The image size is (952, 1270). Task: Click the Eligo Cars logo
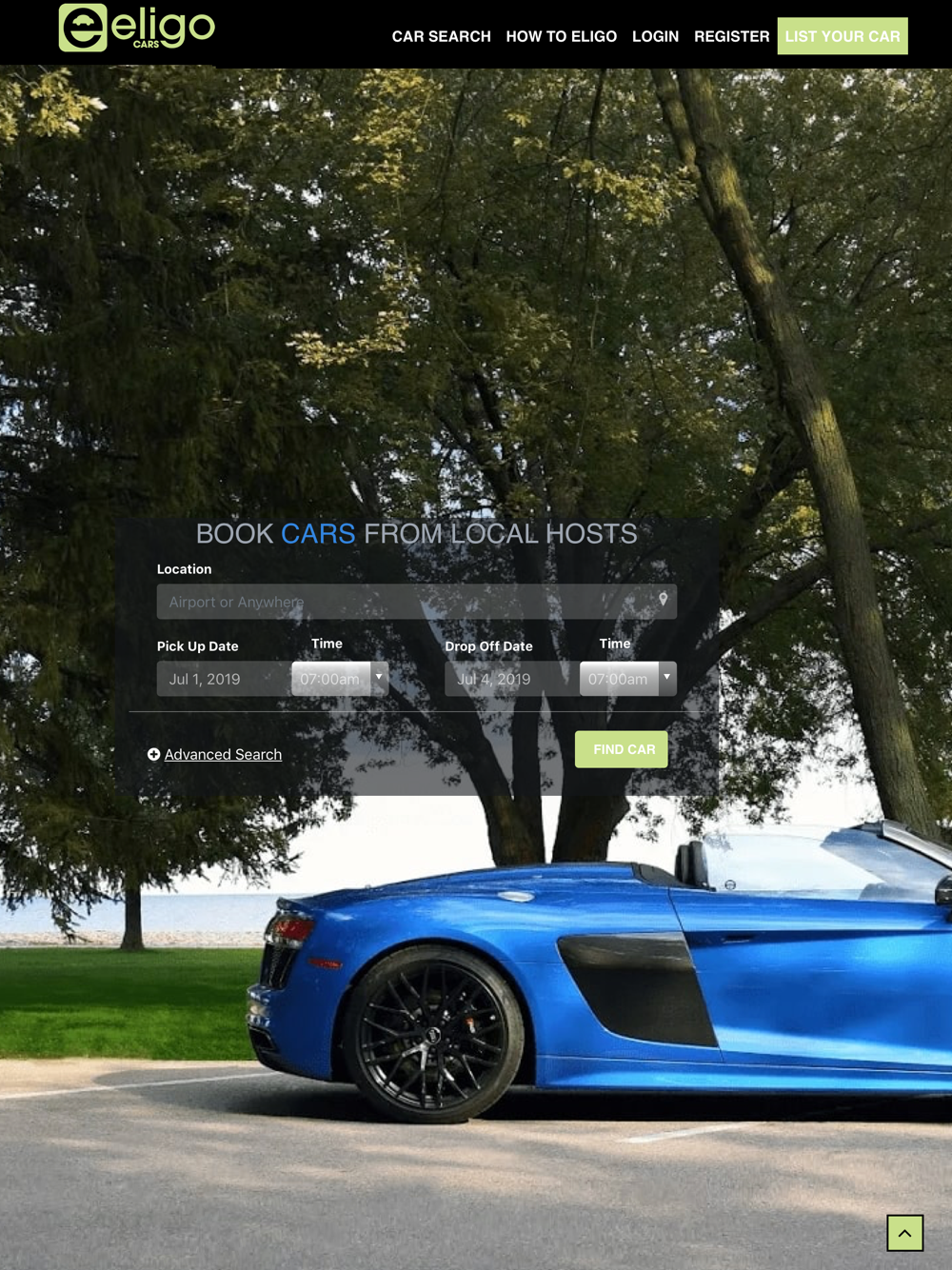tap(137, 29)
